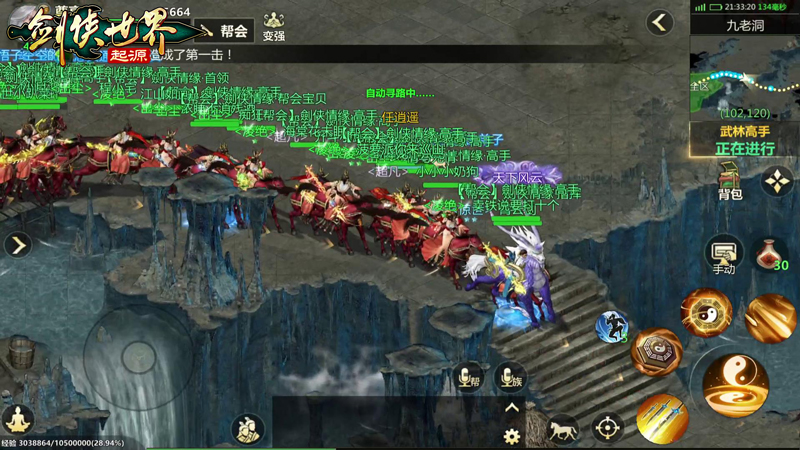Expand the chat panel with up arrow

pyautogui.click(x=511, y=408)
